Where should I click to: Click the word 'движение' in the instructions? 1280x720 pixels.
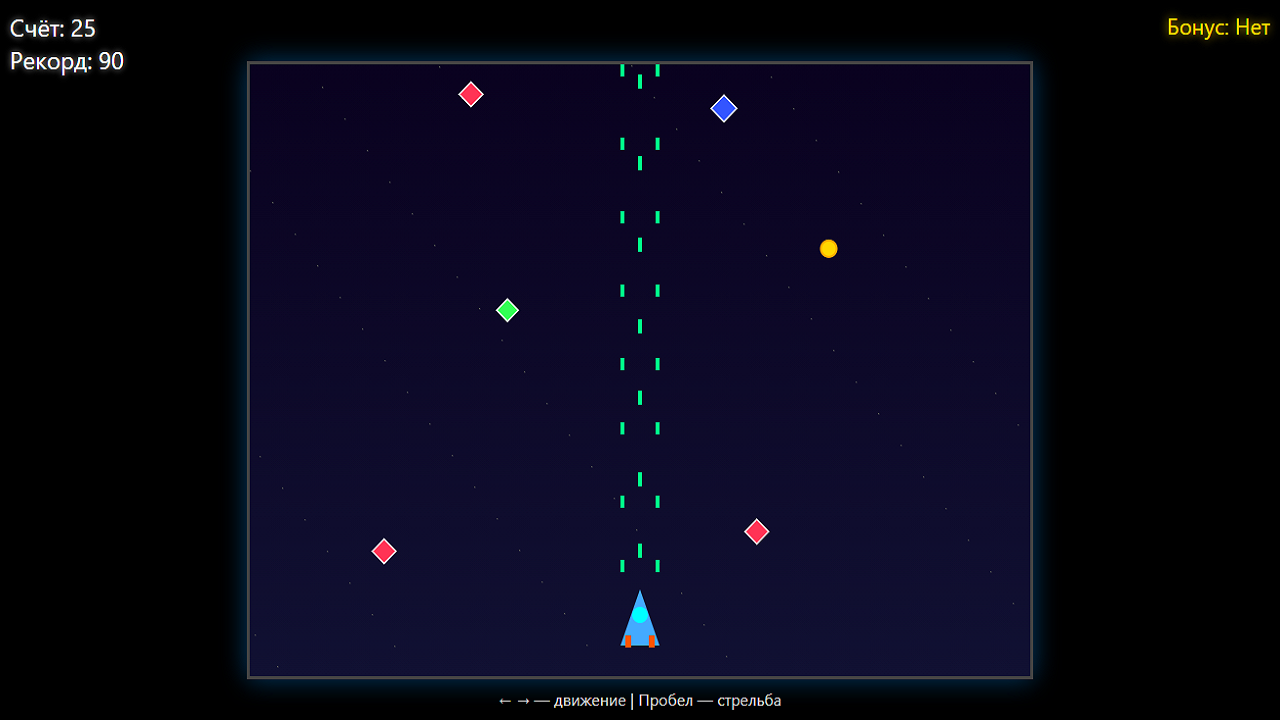coord(590,701)
